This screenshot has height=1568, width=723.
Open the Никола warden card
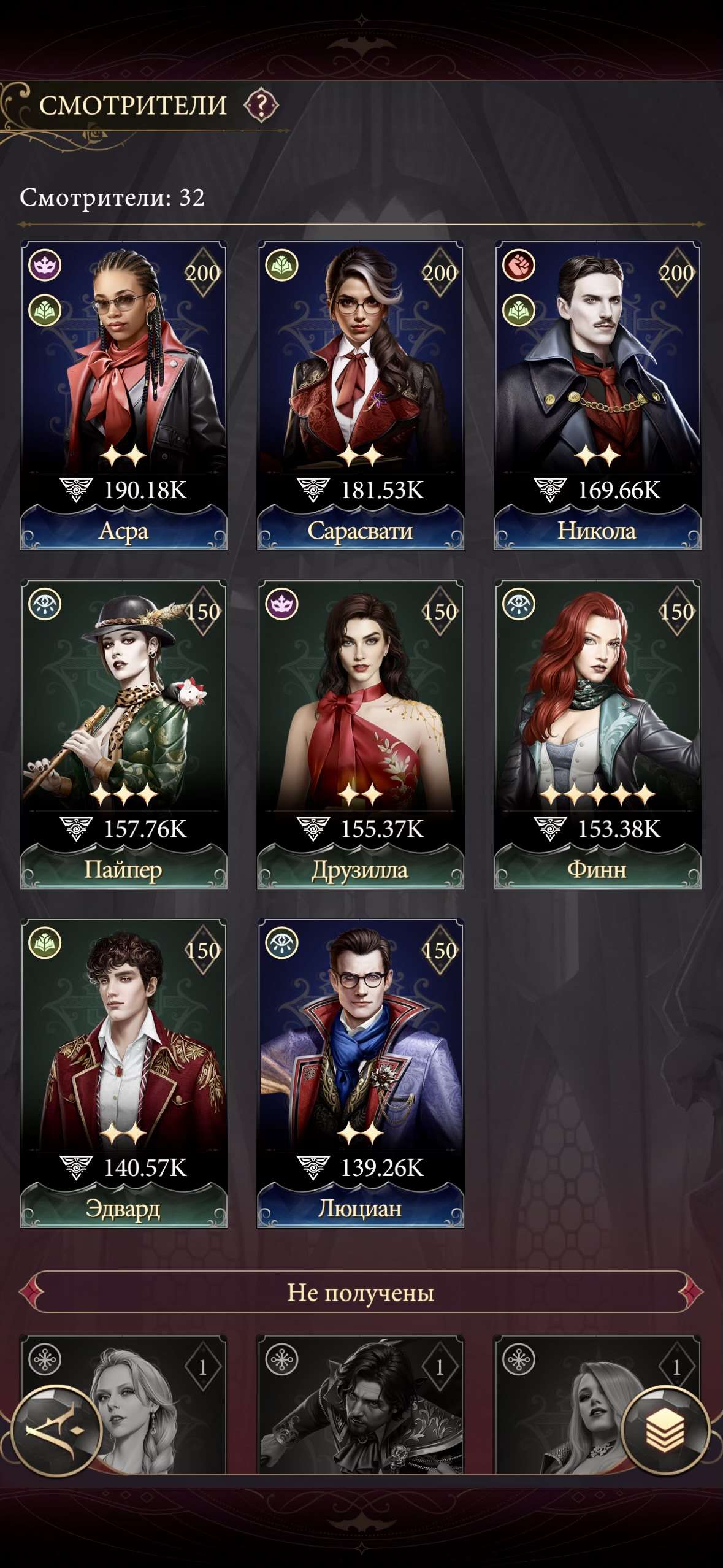[x=597, y=396]
